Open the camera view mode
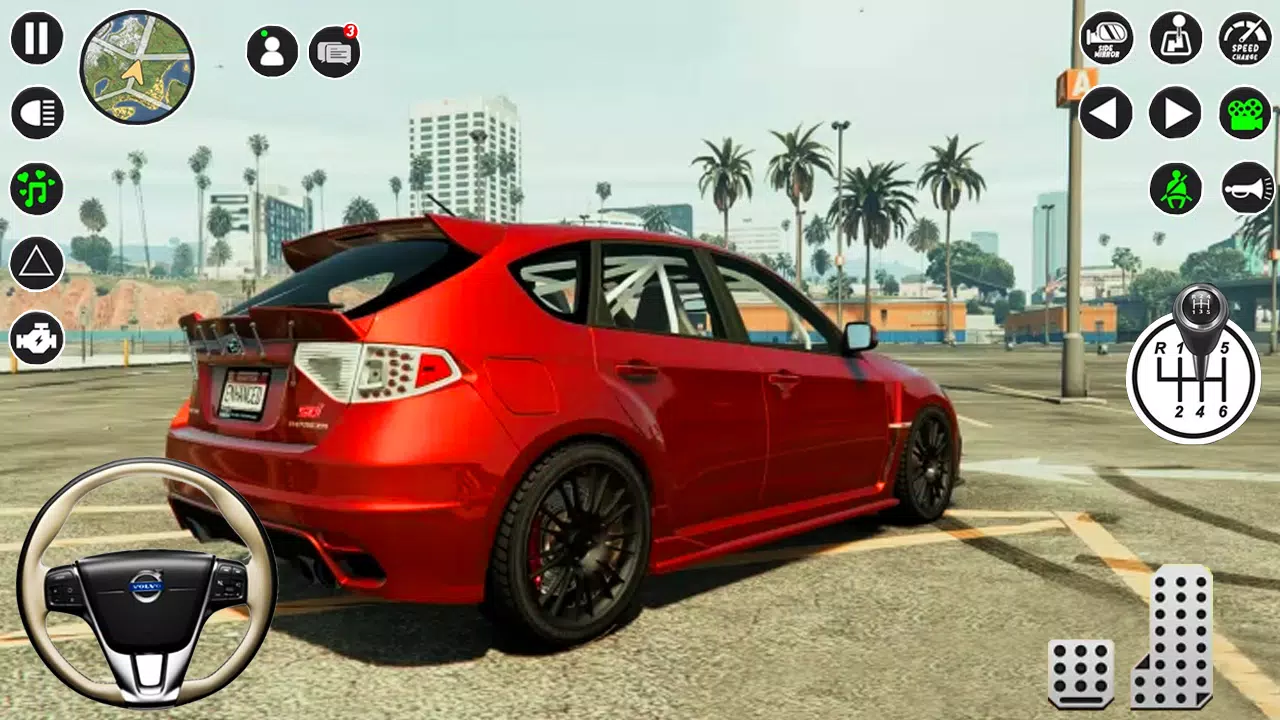This screenshot has height=720, width=1280. (x=1243, y=112)
